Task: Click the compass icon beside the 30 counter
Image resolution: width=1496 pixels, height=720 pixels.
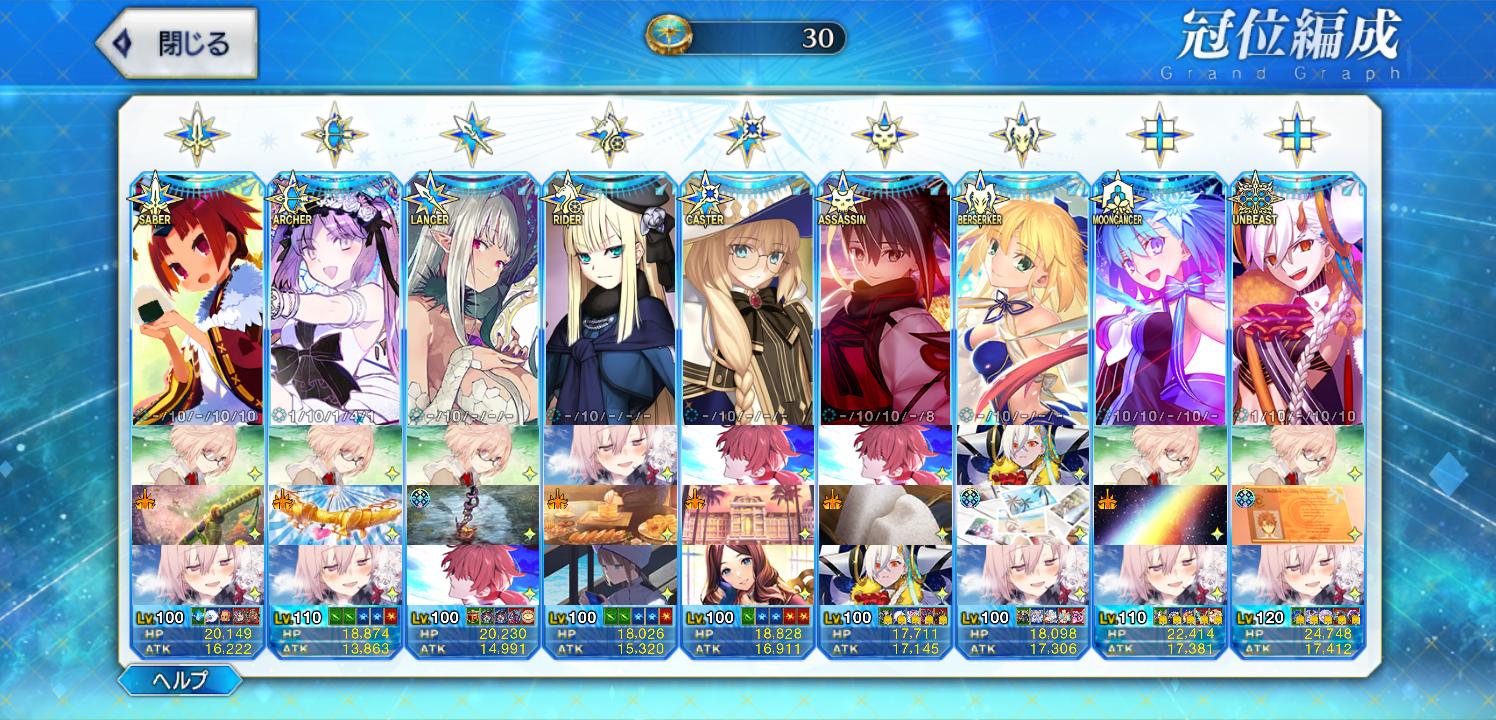Action: pos(663,37)
